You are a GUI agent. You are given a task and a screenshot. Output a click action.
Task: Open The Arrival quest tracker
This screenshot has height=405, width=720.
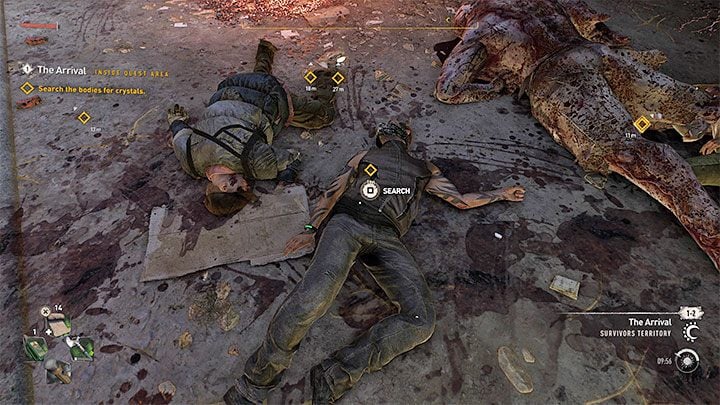[x=62, y=69]
